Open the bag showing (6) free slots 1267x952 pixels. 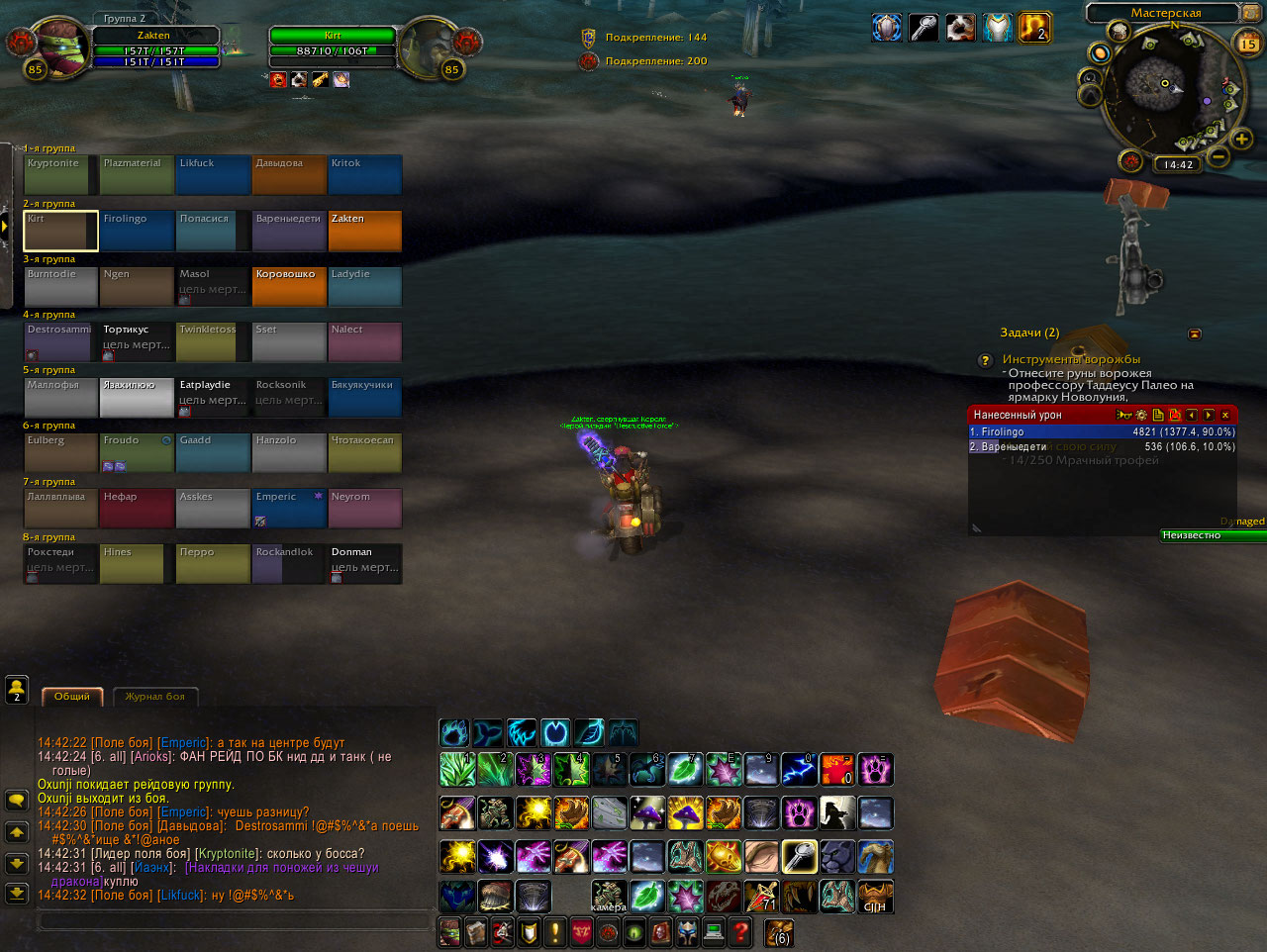pyautogui.click(x=779, y=932)
